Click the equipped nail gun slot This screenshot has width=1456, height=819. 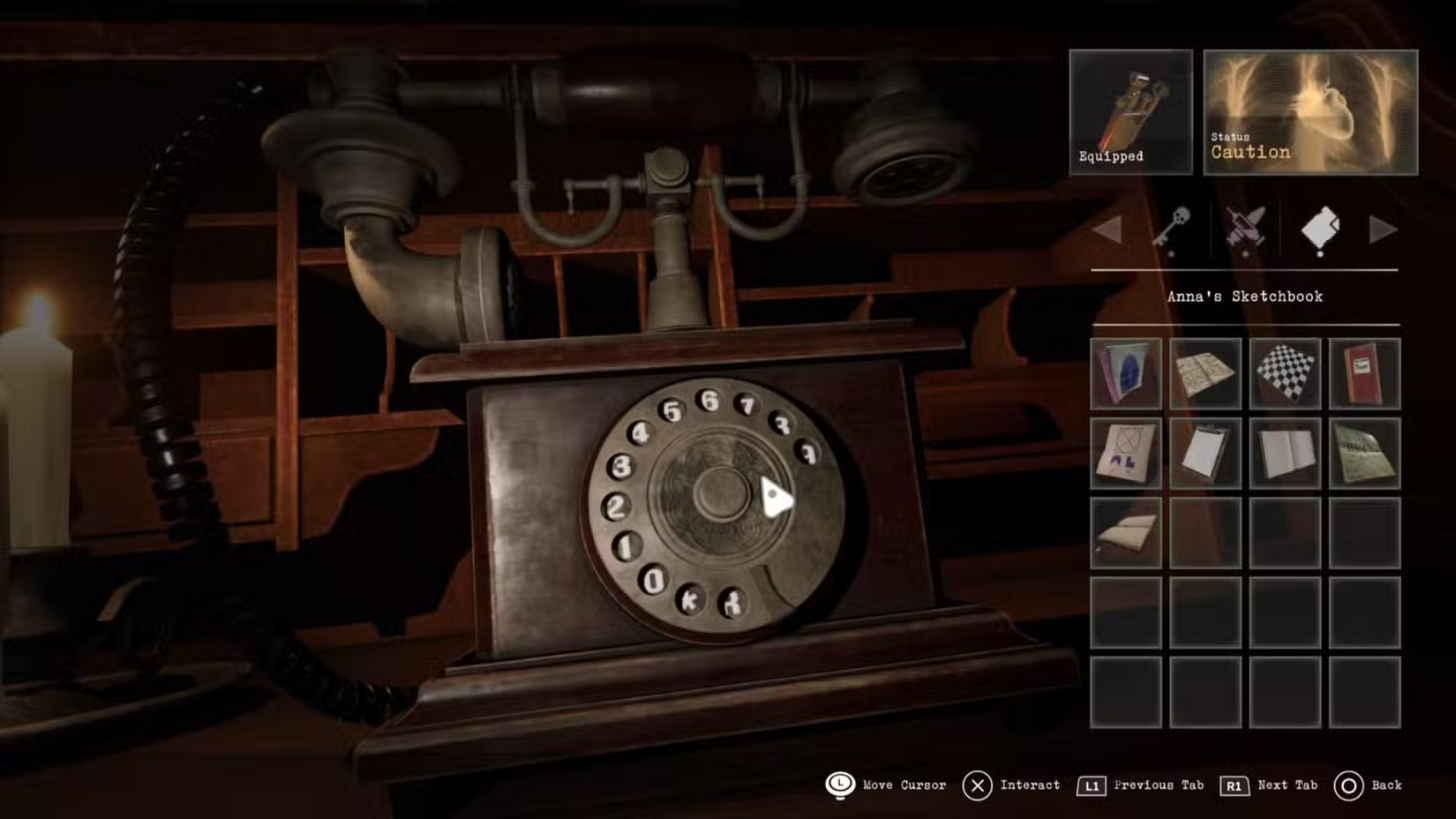(1130, 111)
